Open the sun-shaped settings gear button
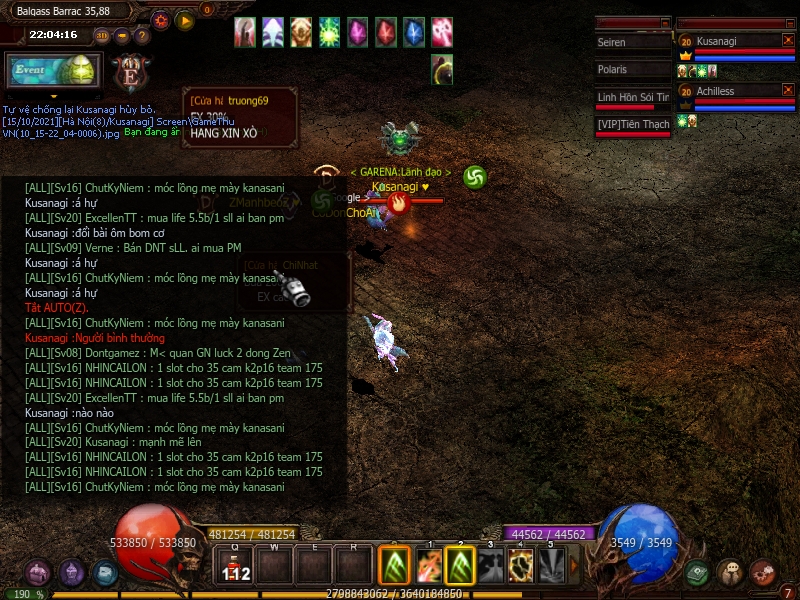The image size is (800, 600). pyautogui.click(x=160, y=20)
